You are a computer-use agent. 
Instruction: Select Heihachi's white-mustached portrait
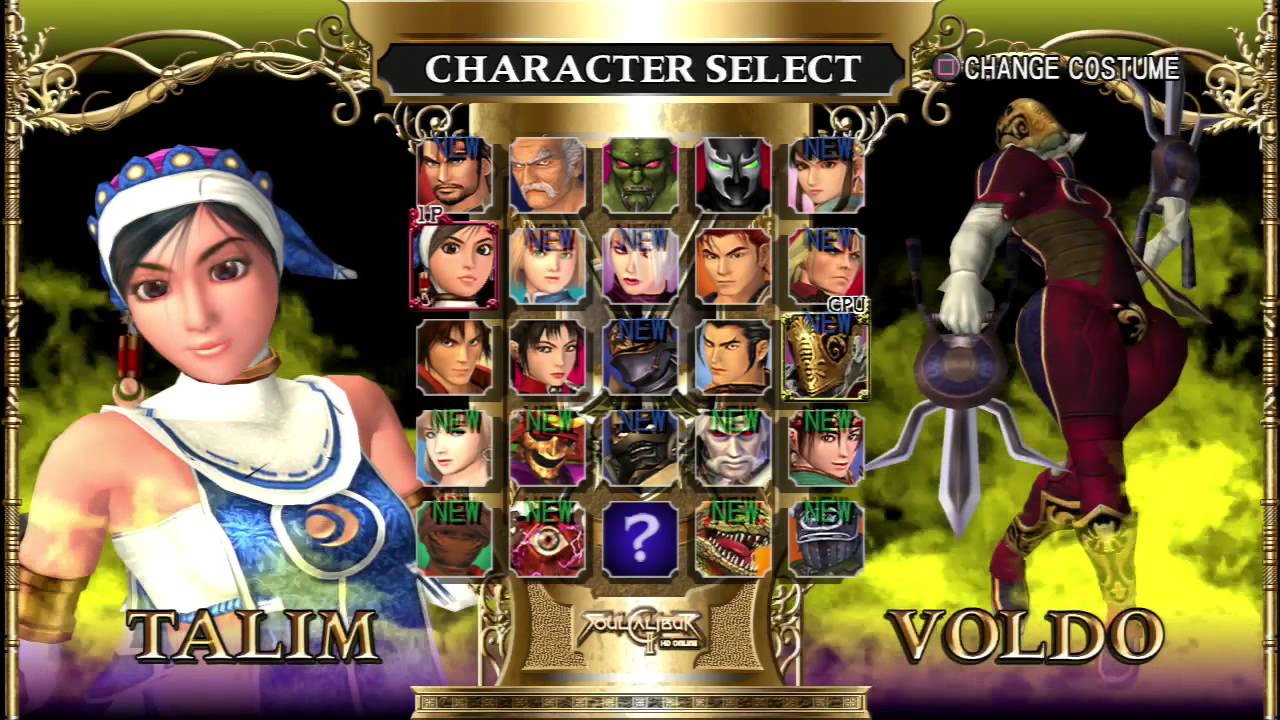pos(547,176)
